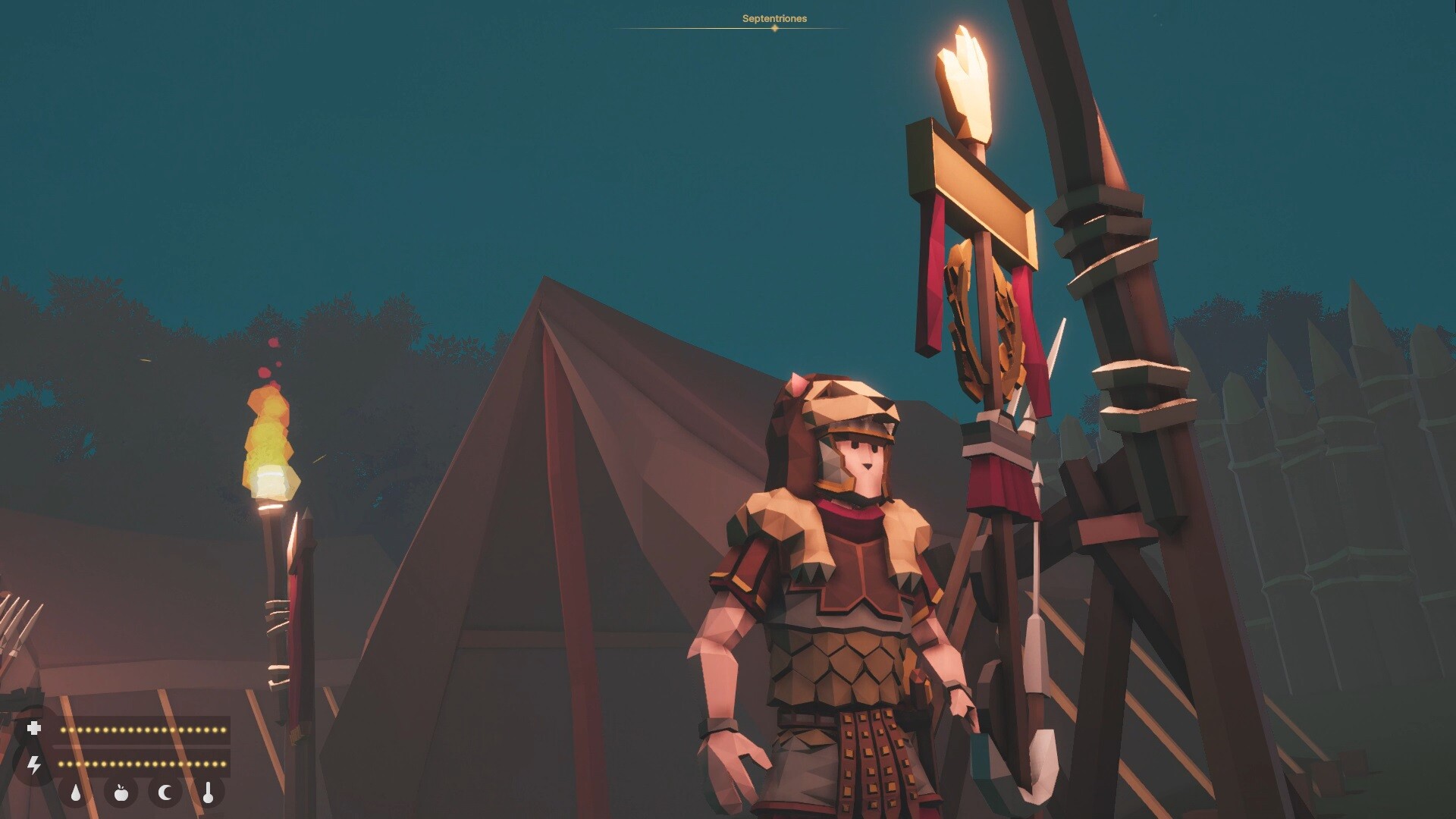The width and height of the screenshot is (1456, 819).
Task: Click the Septentriones location title
Action: pyautogui.click(x=773, y=17)
